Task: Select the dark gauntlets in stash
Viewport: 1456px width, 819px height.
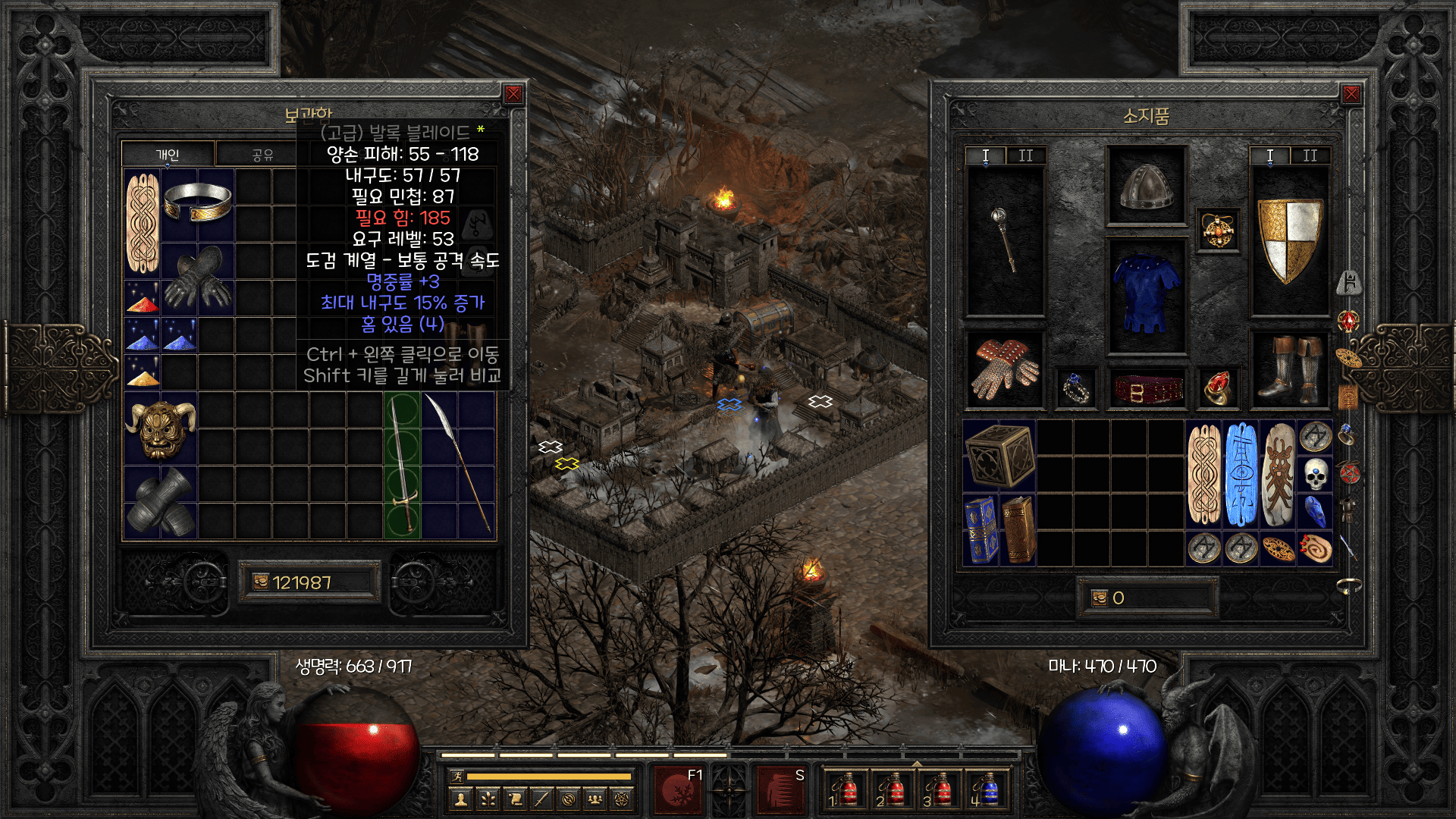Action: pyautogui.click(x=197, y=279)
